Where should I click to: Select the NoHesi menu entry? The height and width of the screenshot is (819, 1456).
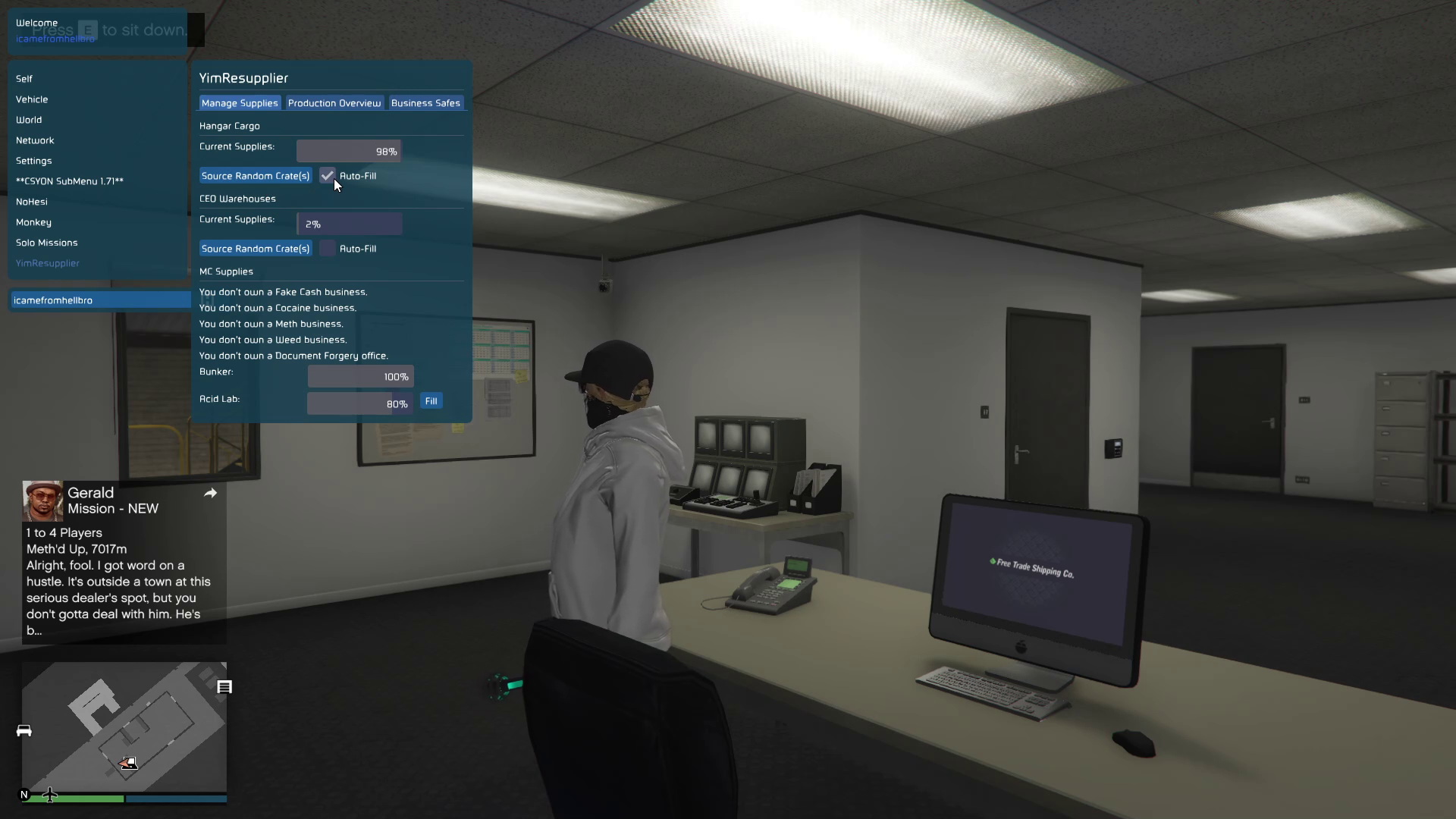(x=32, y=202)
